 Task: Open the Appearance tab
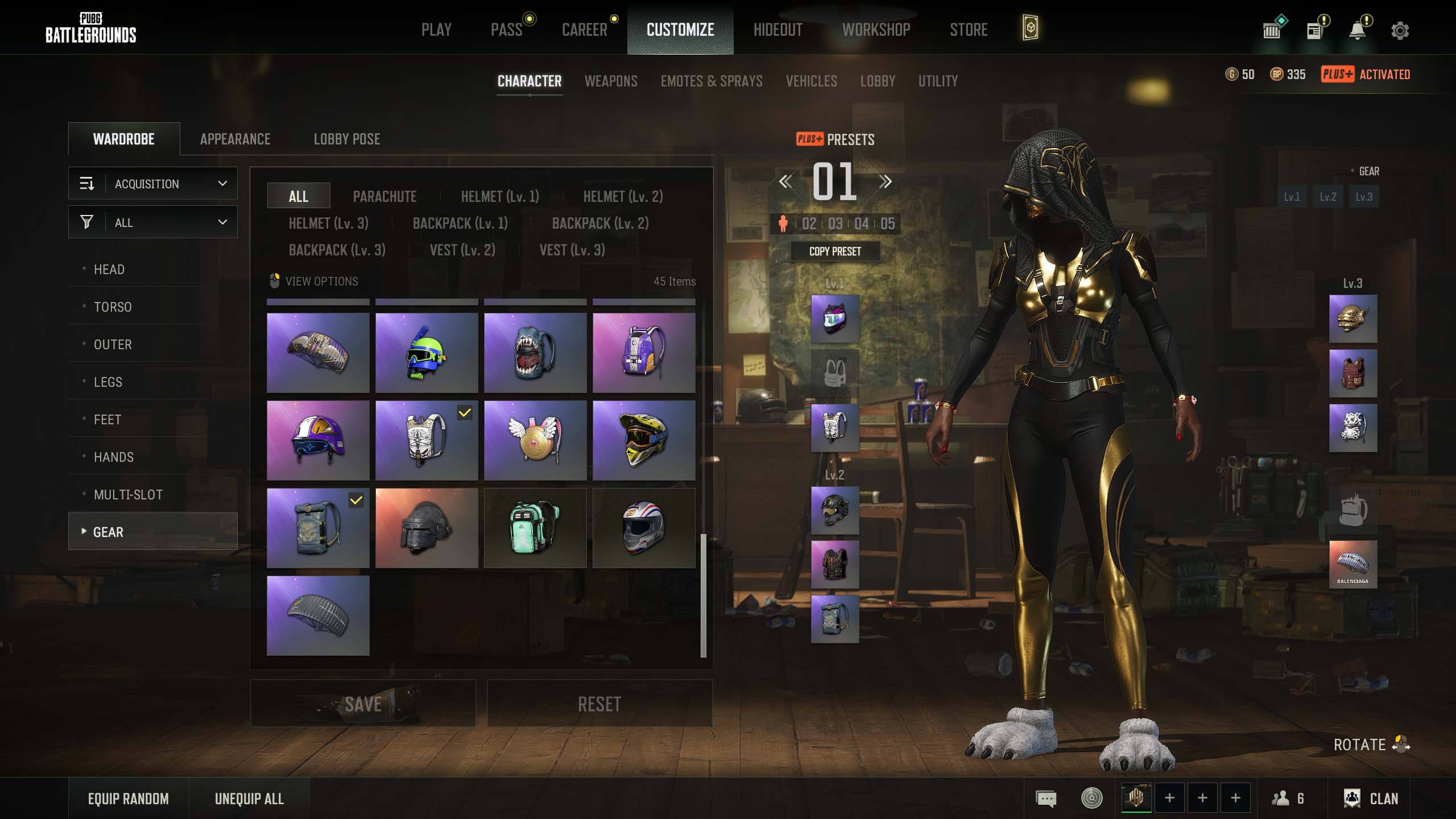tap(235, 139)
